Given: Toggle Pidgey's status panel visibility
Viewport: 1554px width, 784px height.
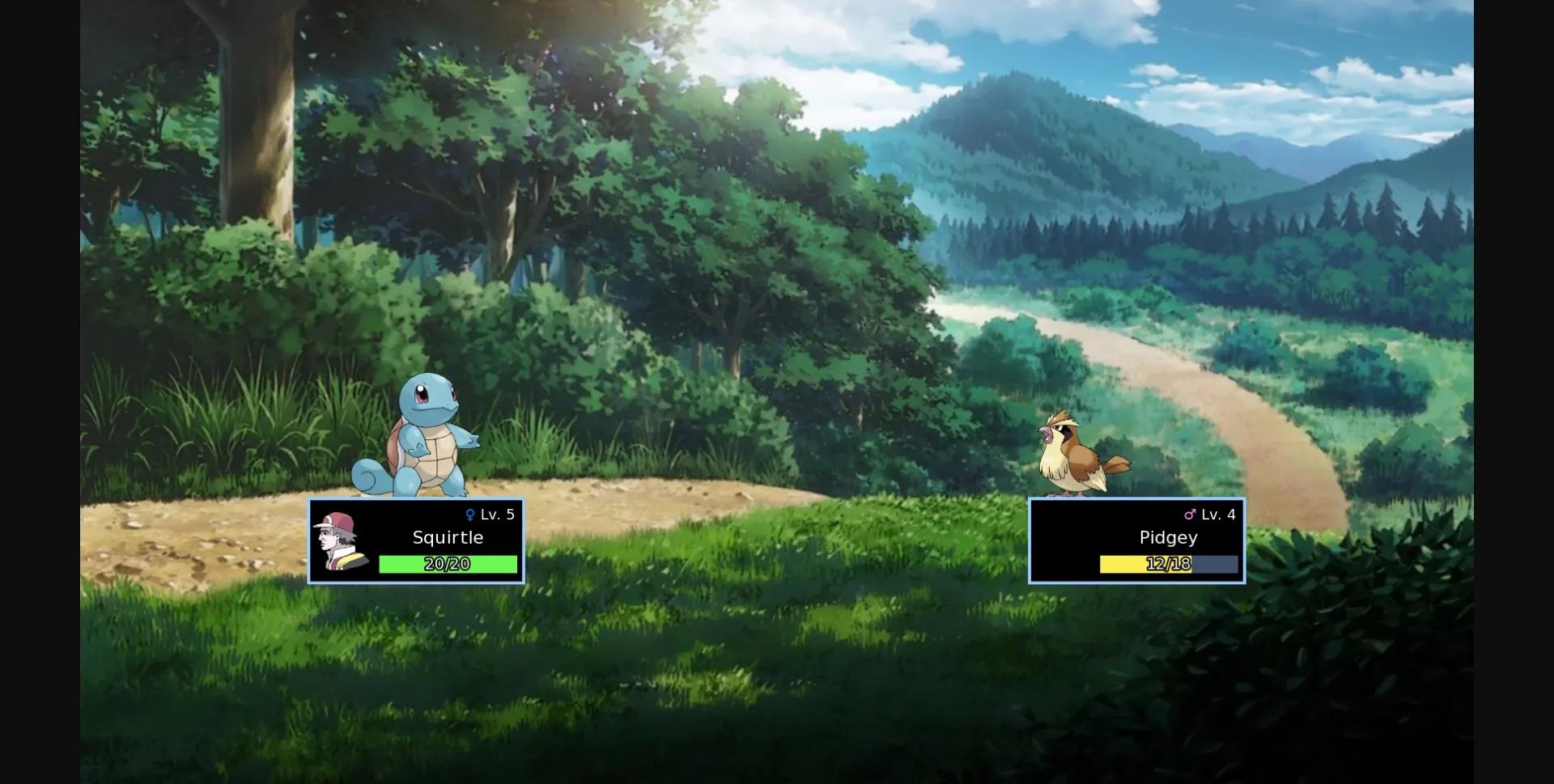Looking at the screenshot, I should point(1136,540).
